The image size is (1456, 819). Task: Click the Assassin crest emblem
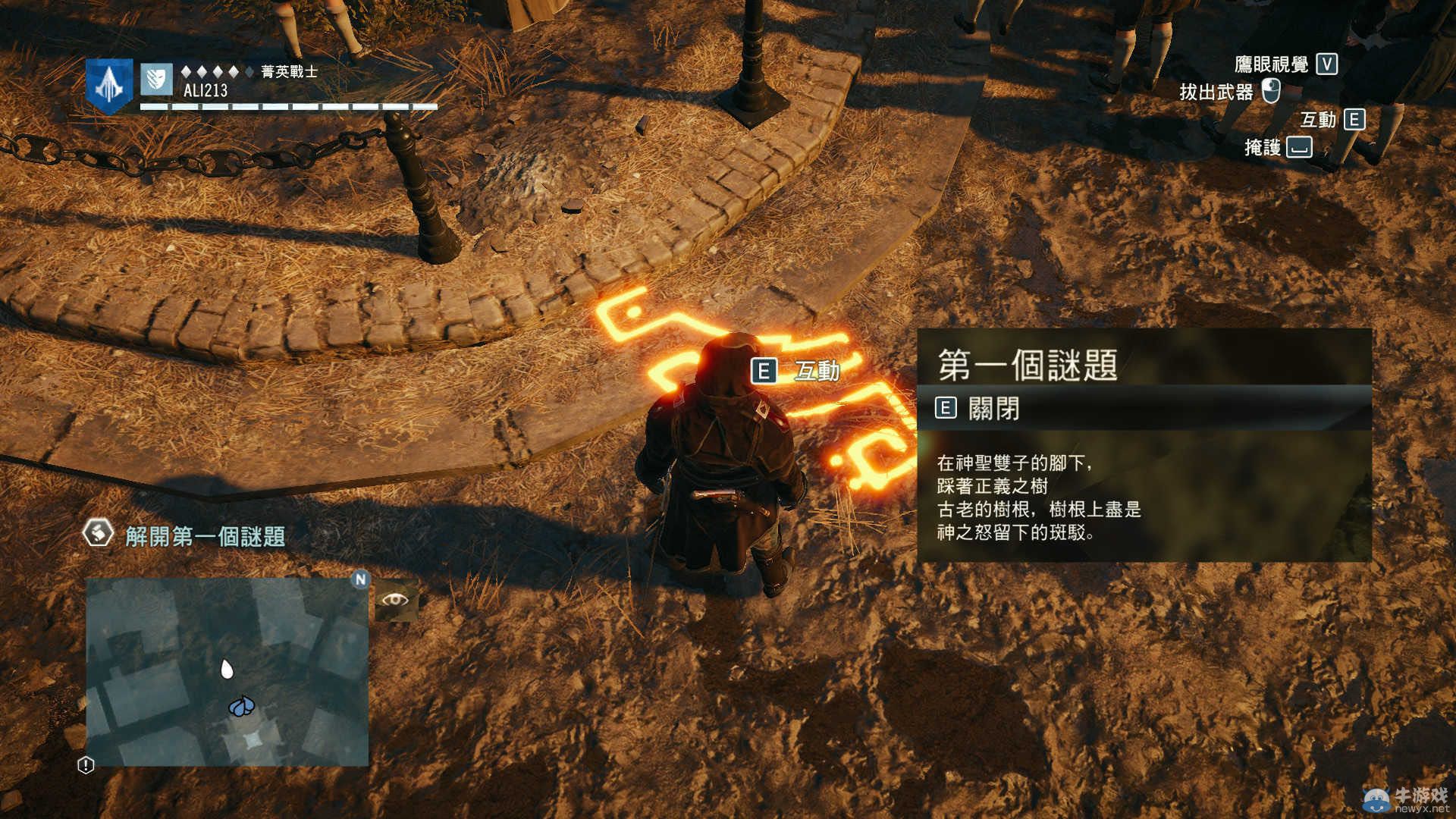point(109,86)
